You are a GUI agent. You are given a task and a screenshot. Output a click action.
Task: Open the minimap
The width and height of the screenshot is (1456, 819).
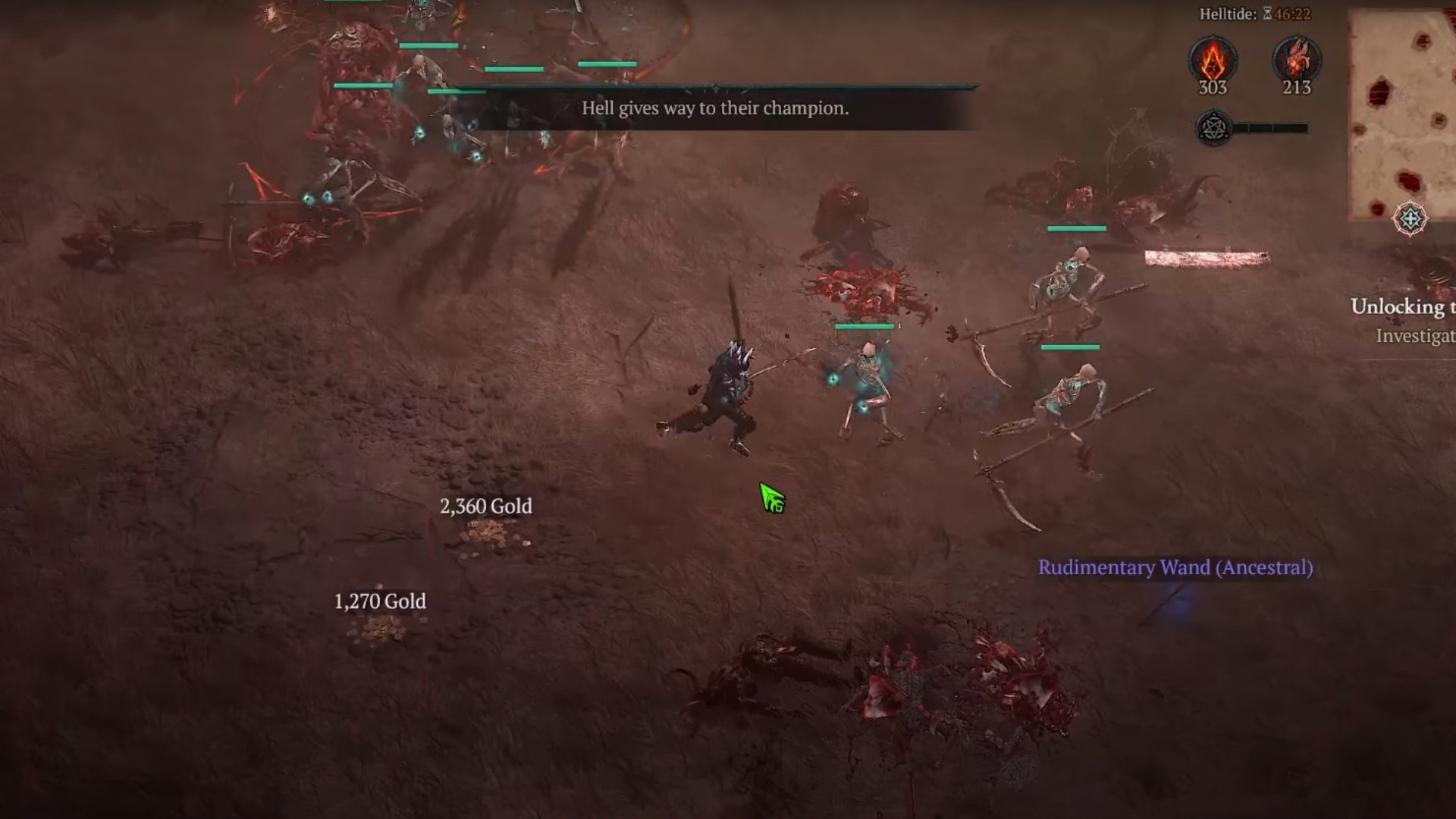(1403, 114)
